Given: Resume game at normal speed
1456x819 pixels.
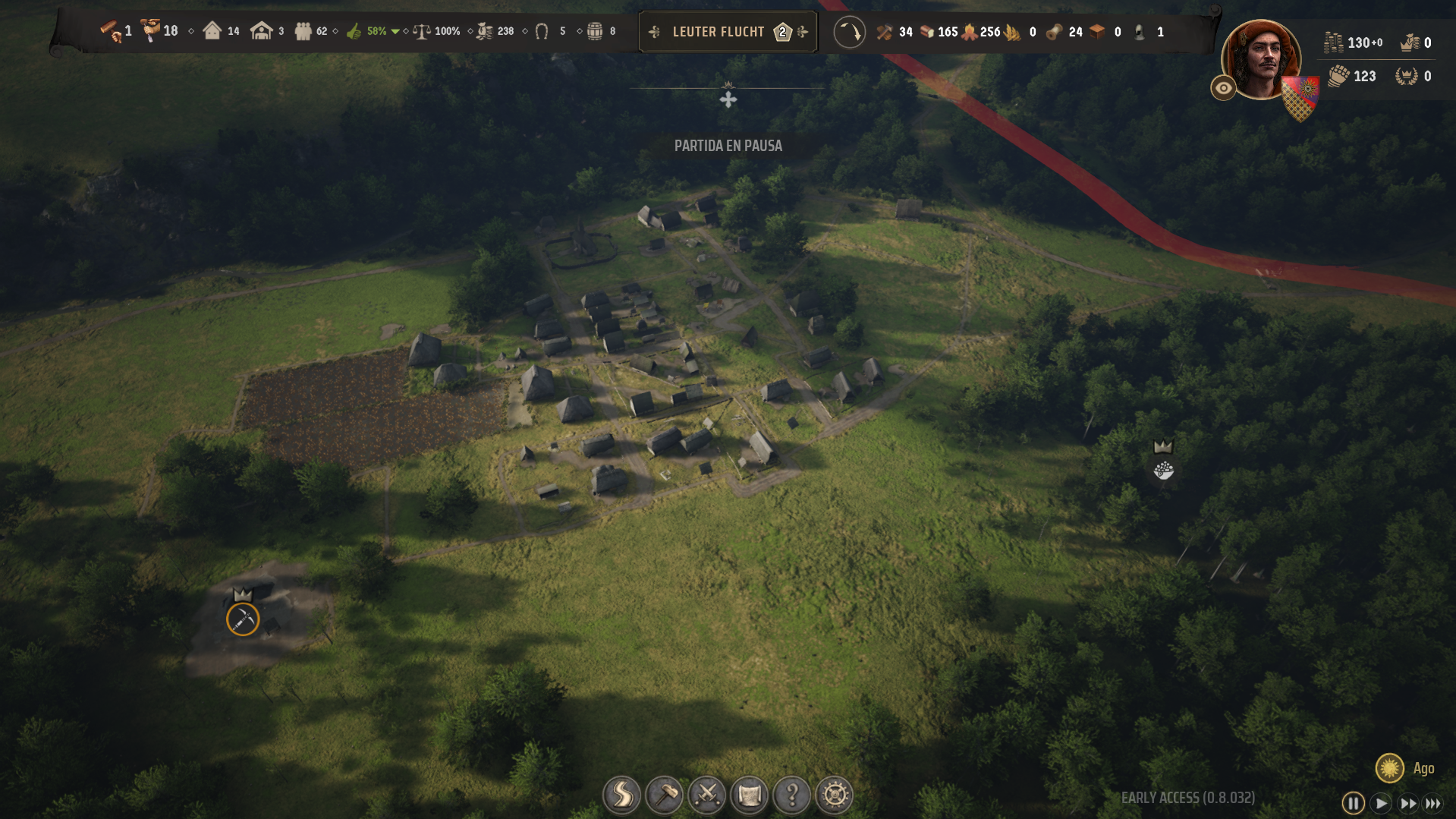Looking at the screenshot, I should click(x=1381, y=802).
